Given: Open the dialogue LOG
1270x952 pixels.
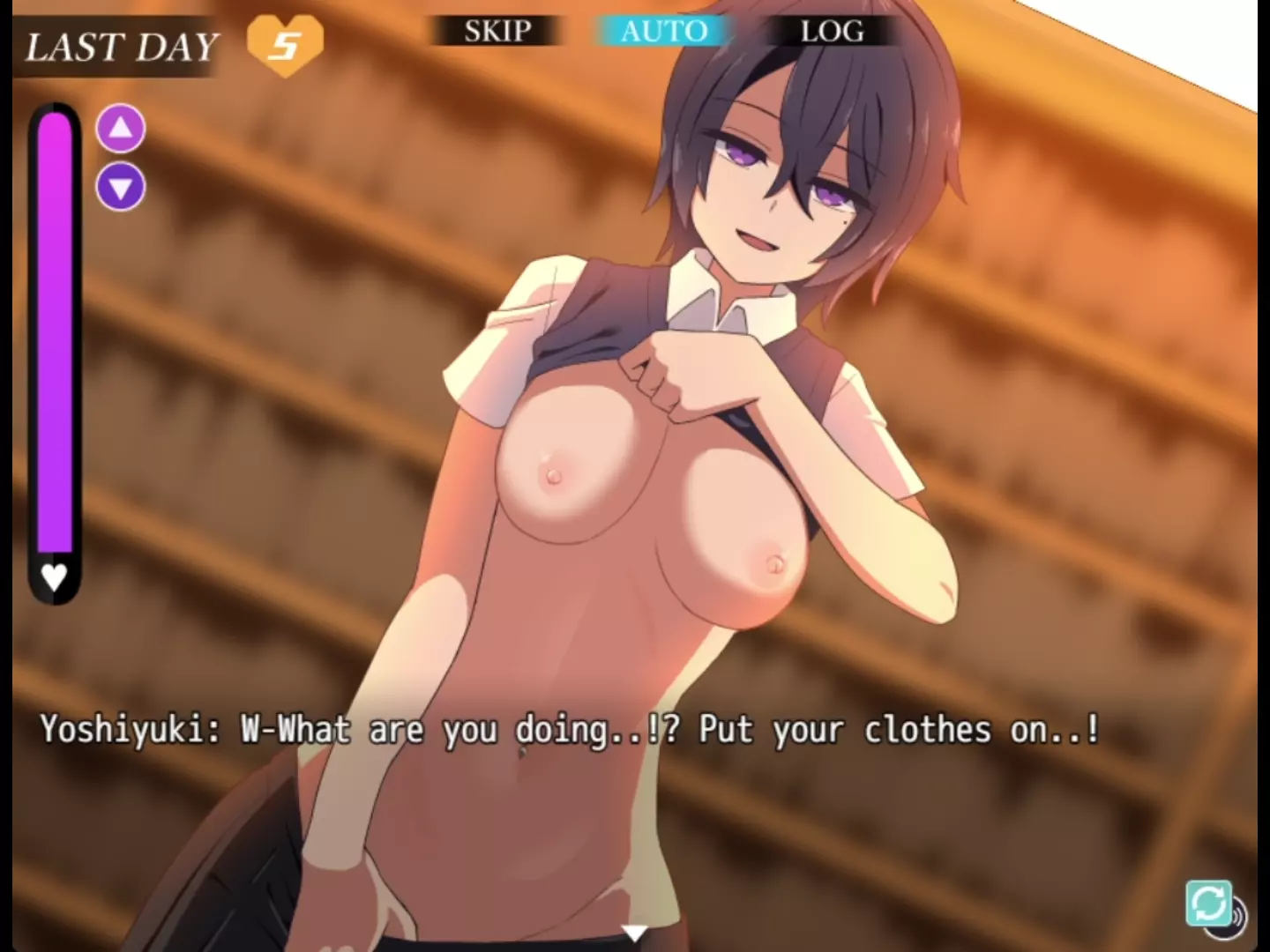Looking at the screenshot, I should (832, 32).
